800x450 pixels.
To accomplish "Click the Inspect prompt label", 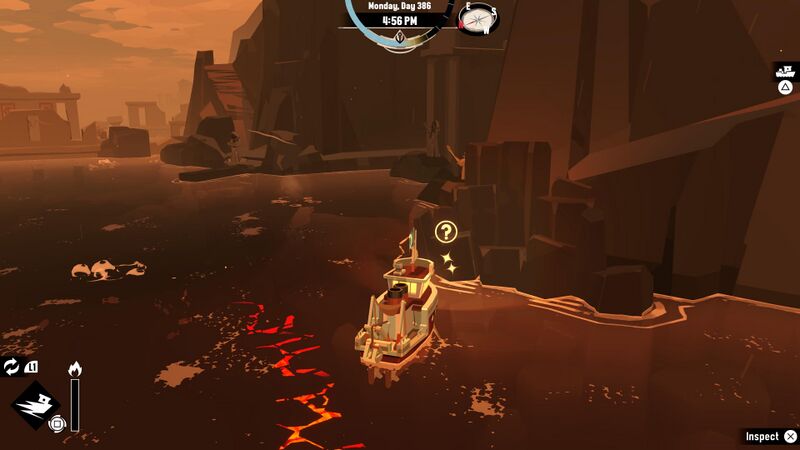I will point(762,437).
